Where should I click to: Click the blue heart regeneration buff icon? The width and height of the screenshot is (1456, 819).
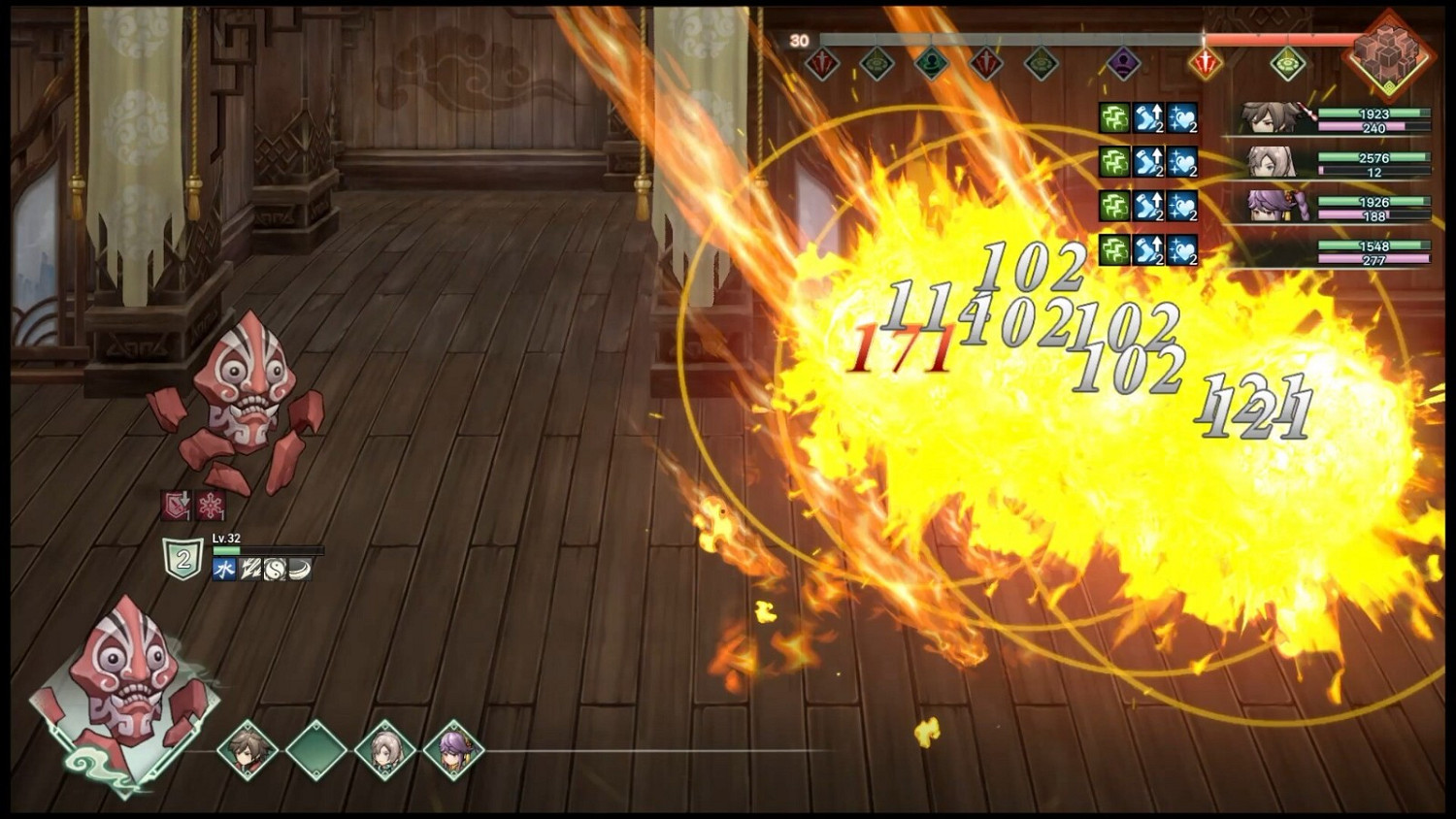tap(1181, 117)
